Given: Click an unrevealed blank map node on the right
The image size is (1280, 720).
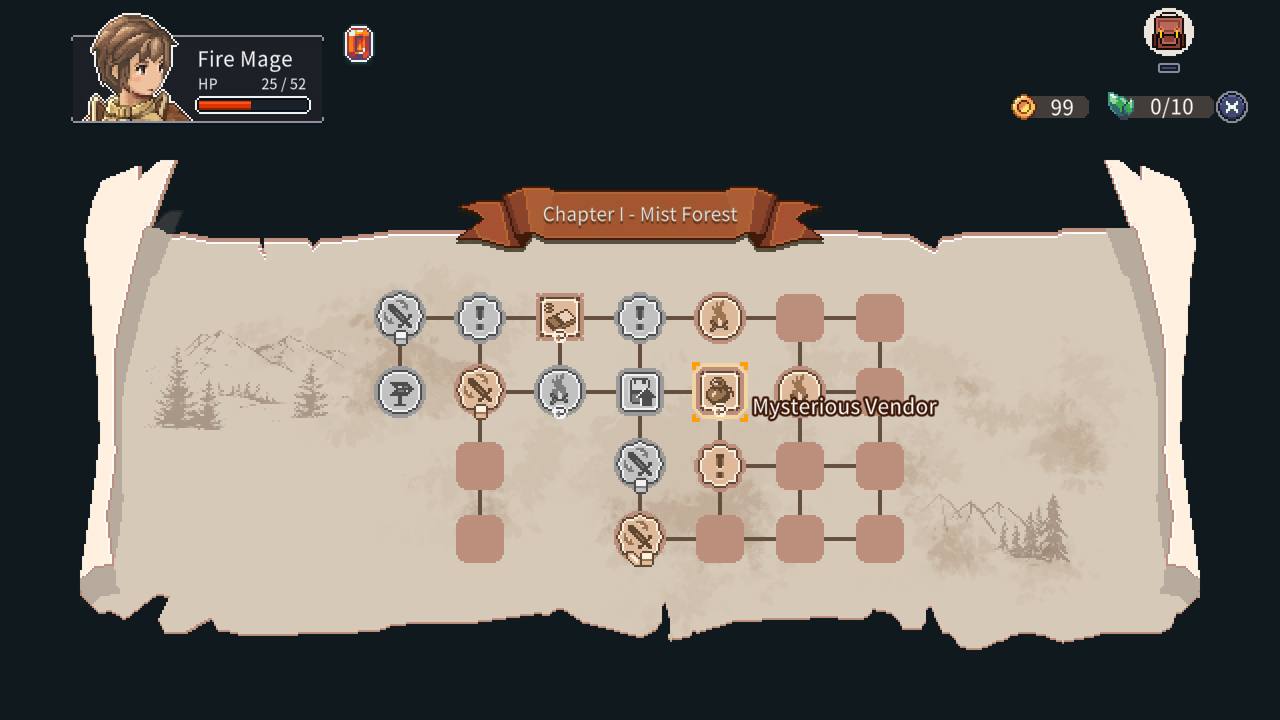Looking at the screenshot, I should point(880,318).
